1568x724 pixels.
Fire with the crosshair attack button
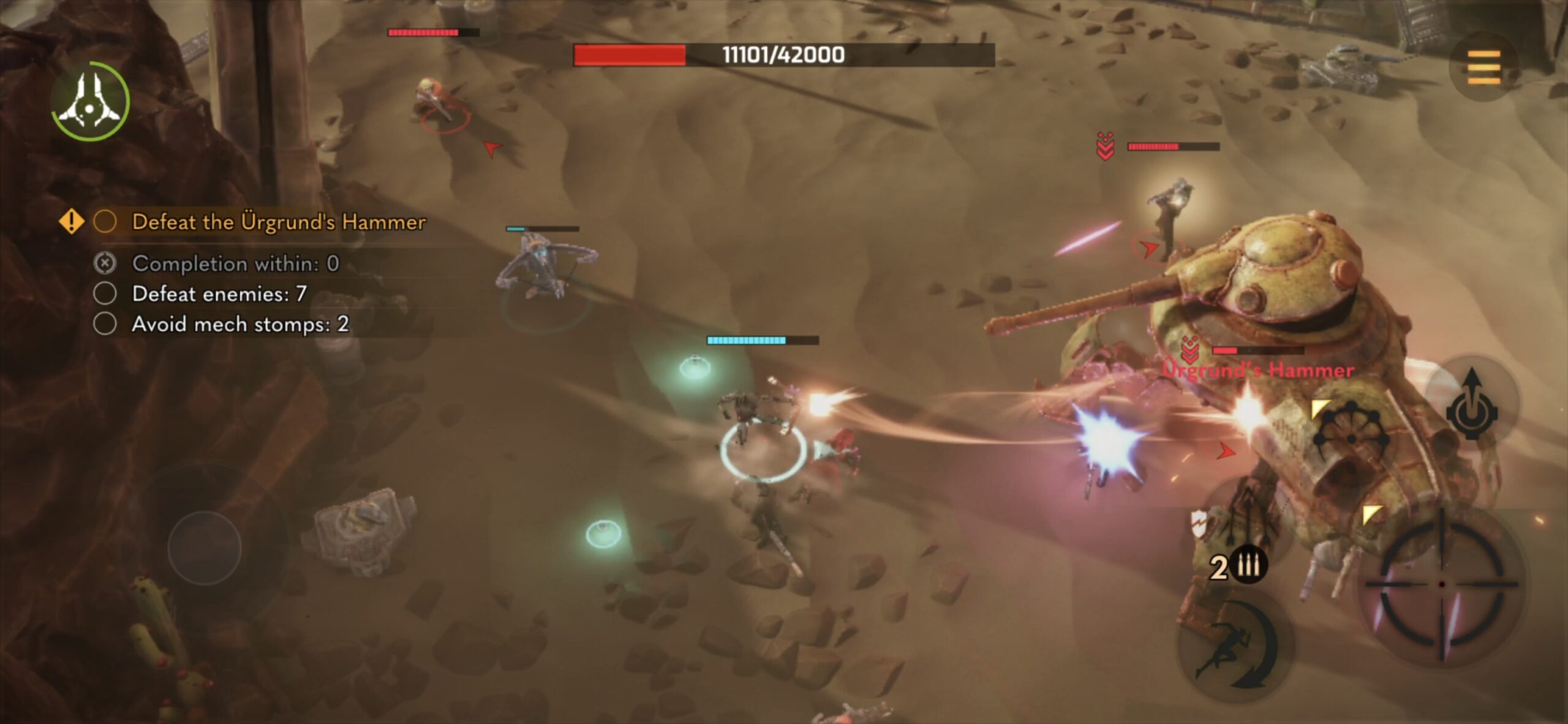click(x=1442, y=585)
